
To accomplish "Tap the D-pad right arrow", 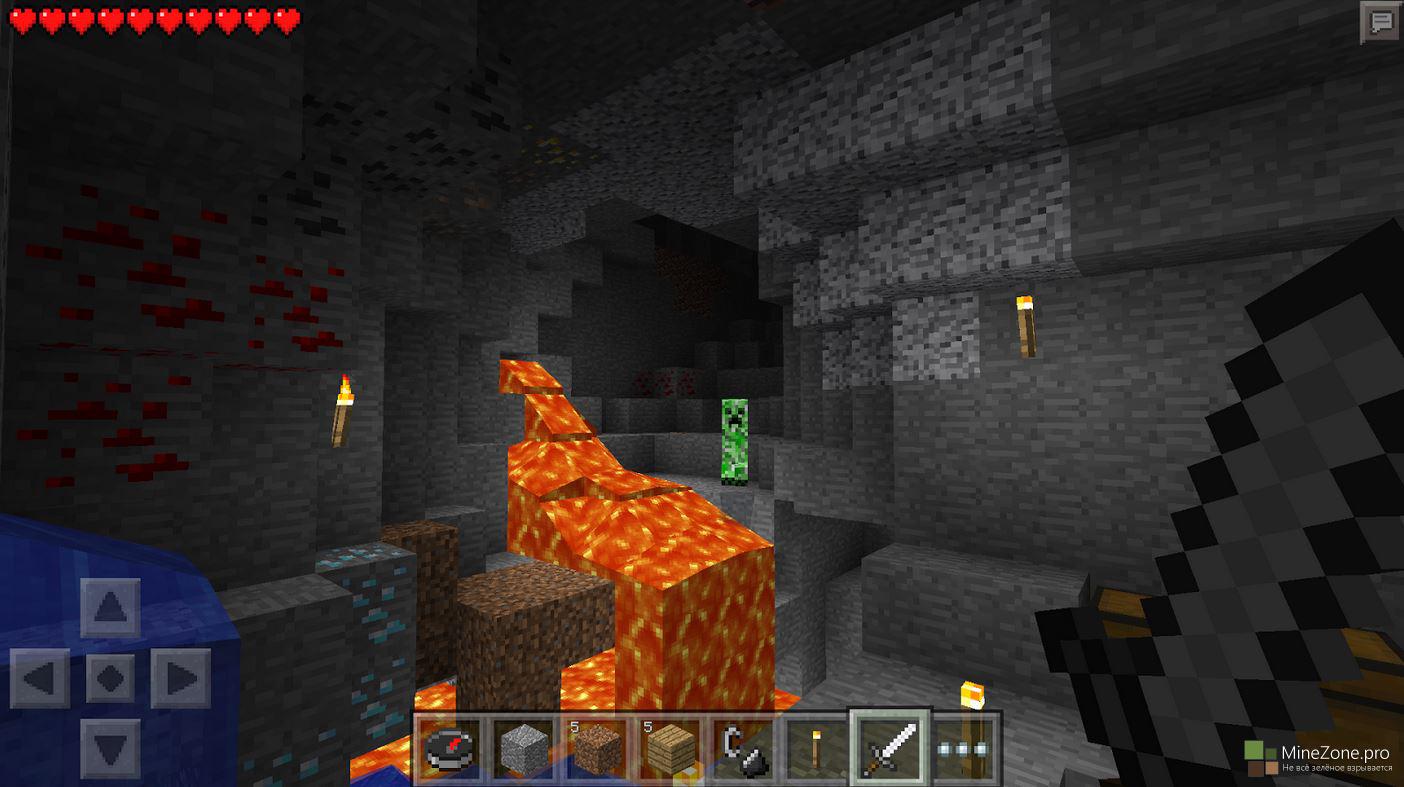I will point(181,678).
